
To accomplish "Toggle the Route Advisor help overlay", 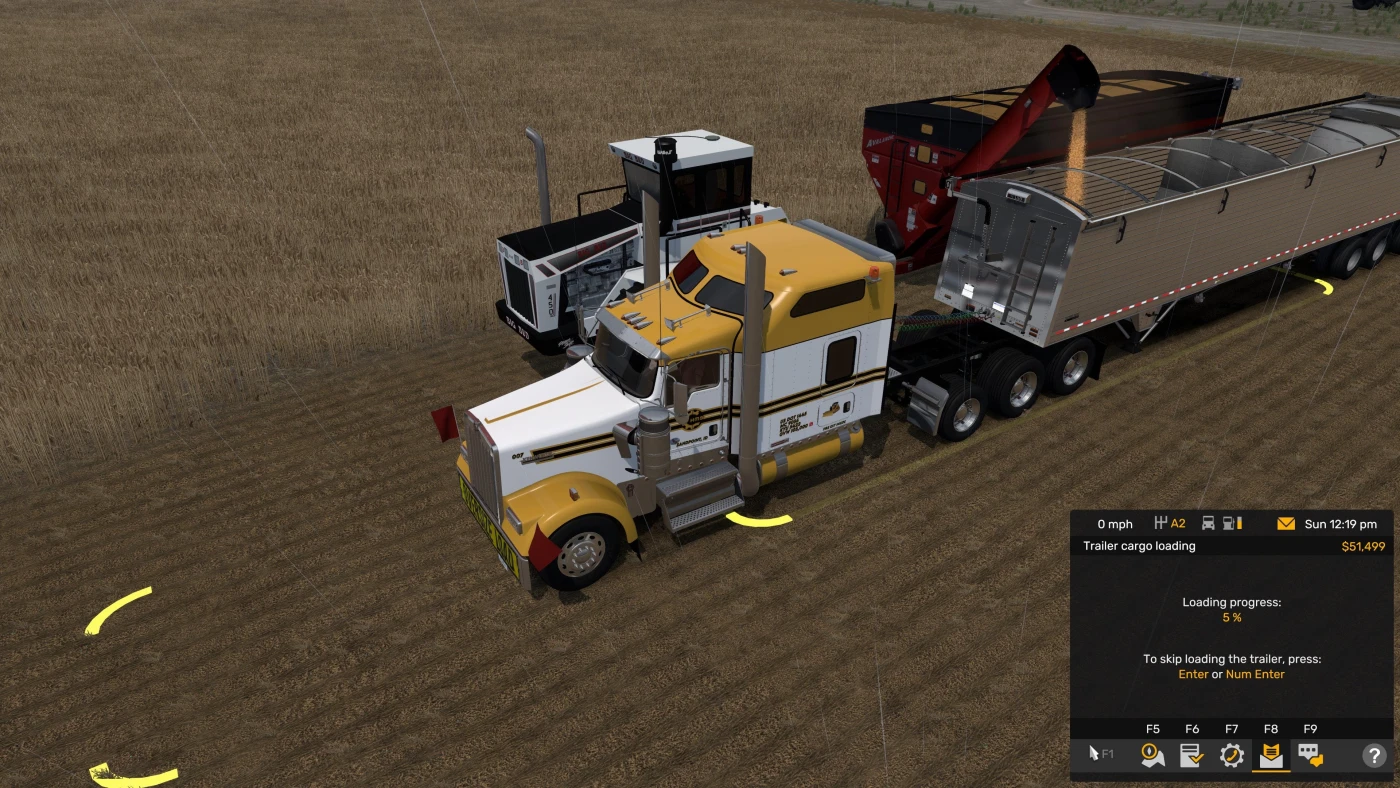I will click(x=1375, y=753).
